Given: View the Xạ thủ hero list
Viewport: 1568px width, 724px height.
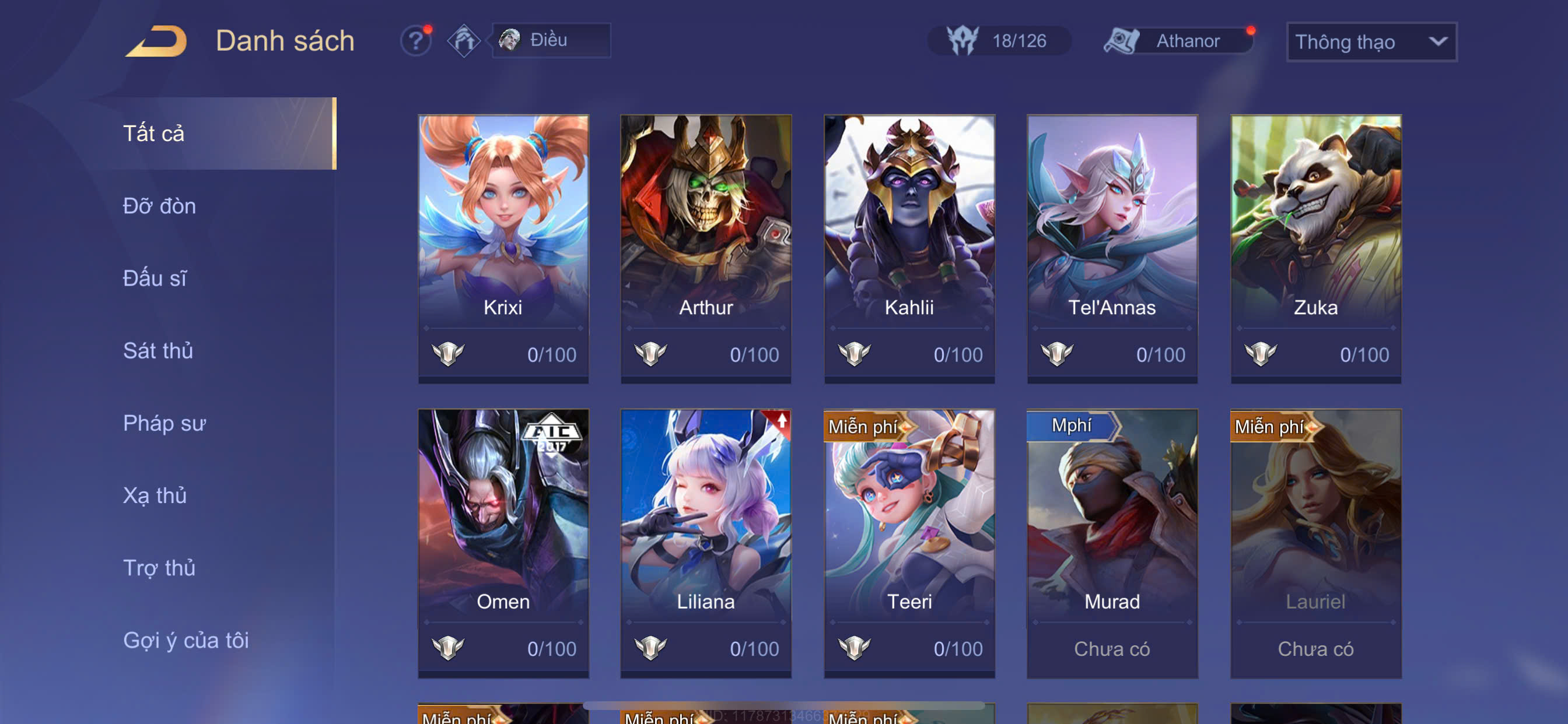Looking at the screenshot, I should pos(155,495).
